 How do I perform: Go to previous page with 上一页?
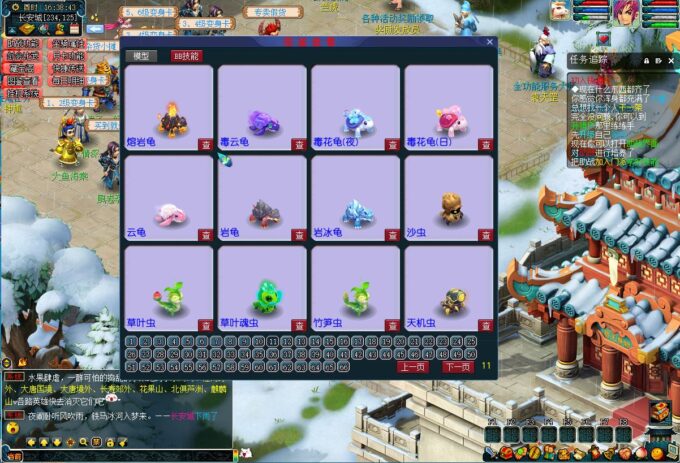(414, 367)
